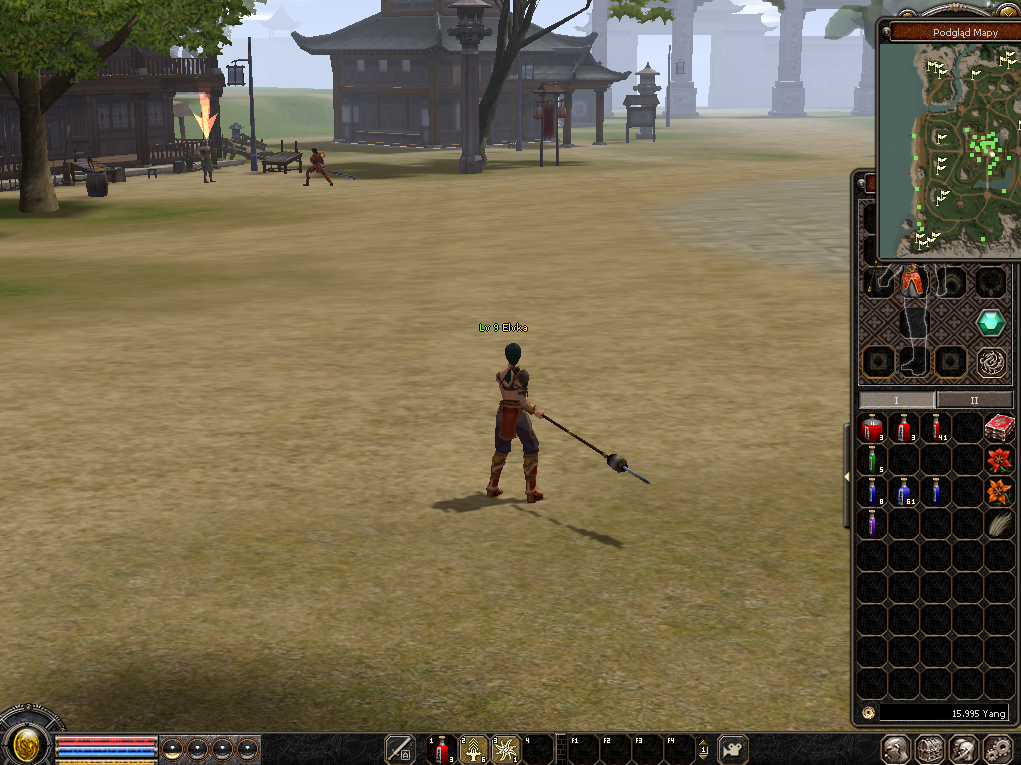Select the green potion stack
1021x765 pixels.
point(872,460)
